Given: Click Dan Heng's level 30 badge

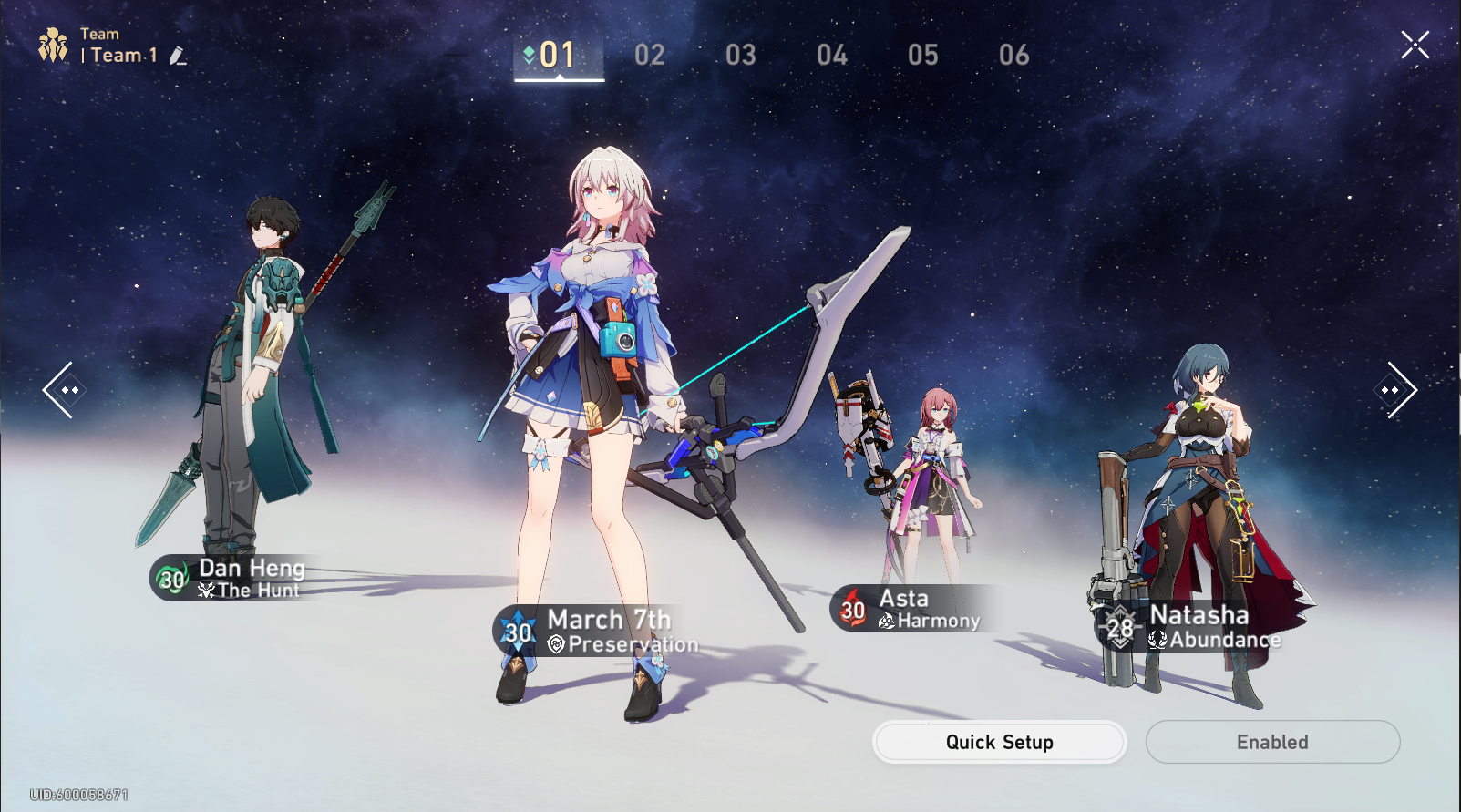Looking at the screenshot, I should [x=169, y=581].
